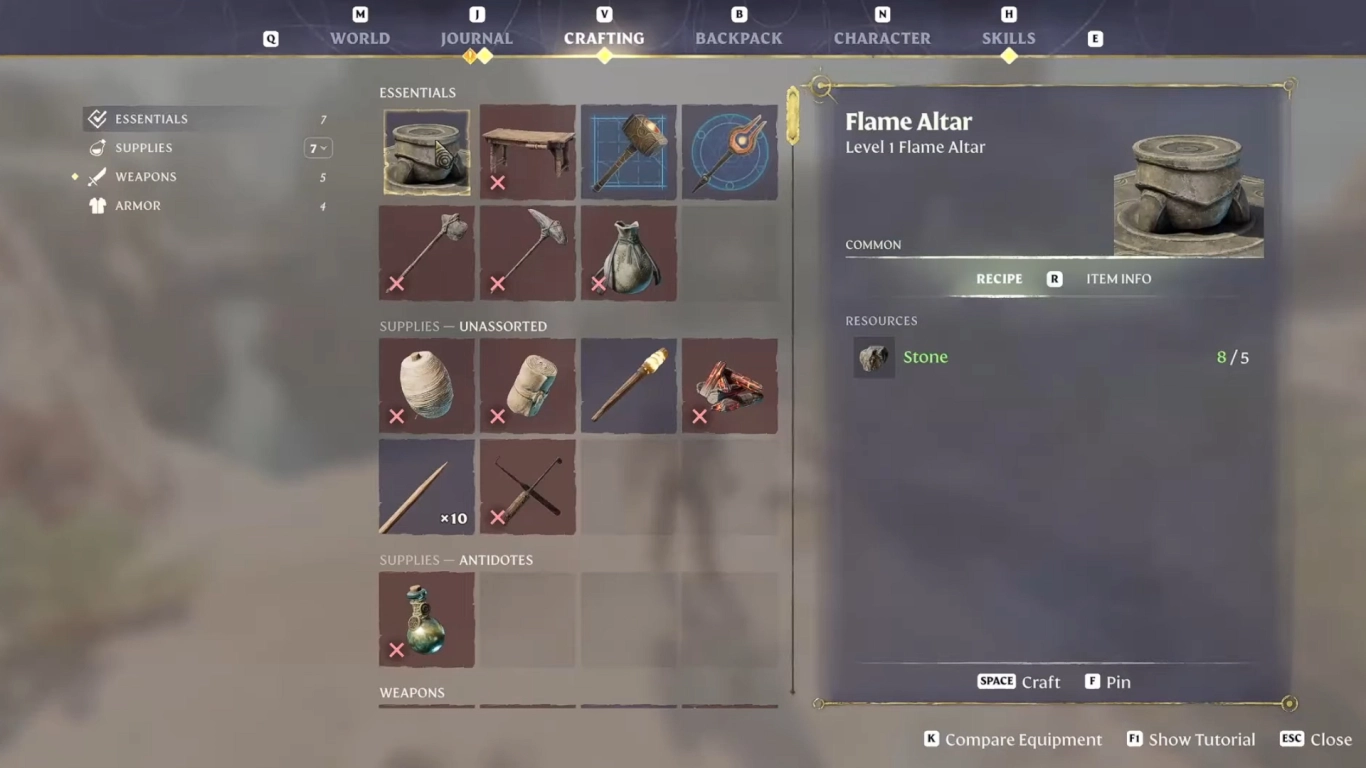The width and height of the screenshot is (1366, 768).
Task: Select the torch recipe under Supplies
Action: 628,386
